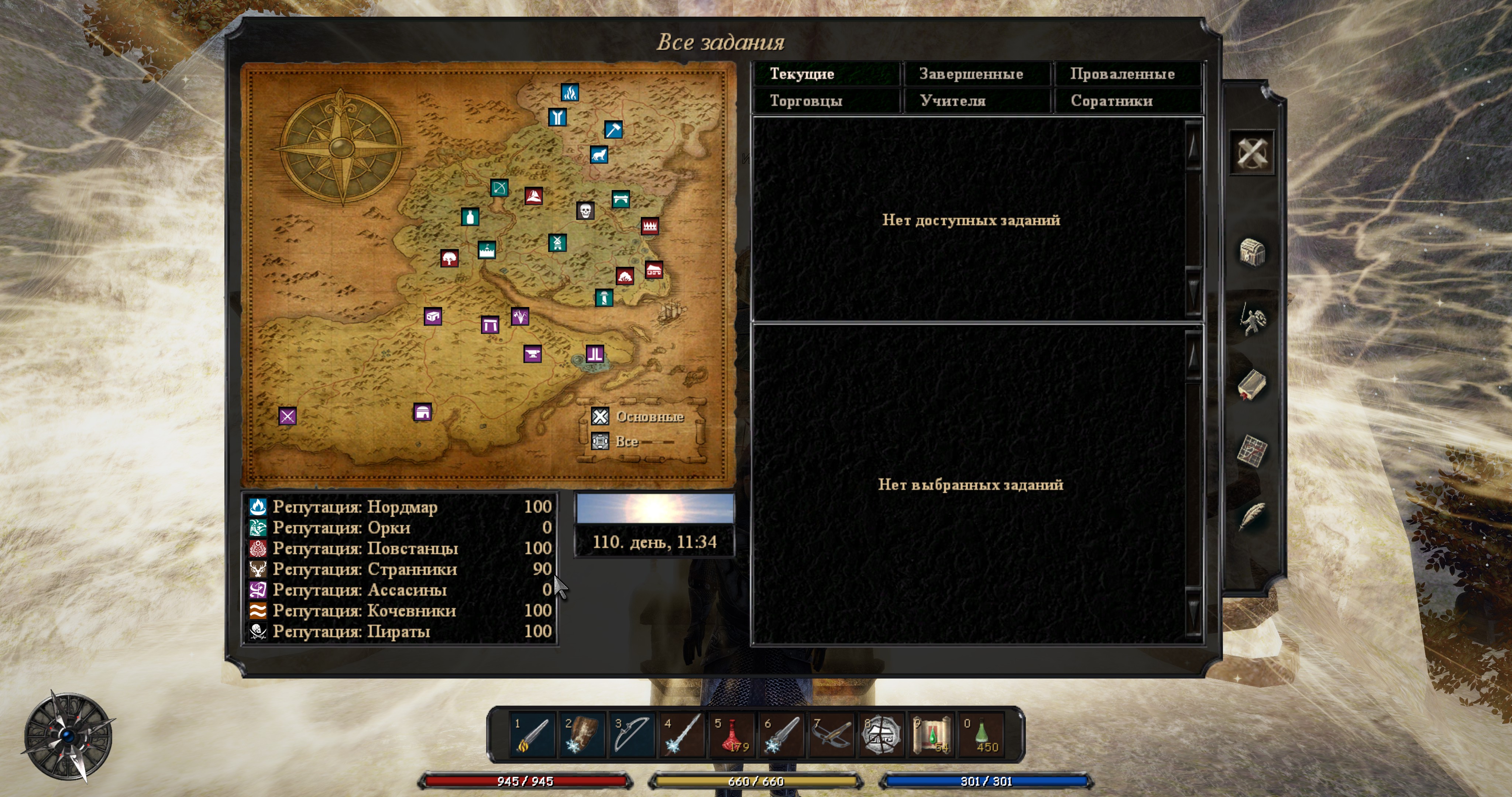Open the inventory chest icon

(x=1251, y=252)
